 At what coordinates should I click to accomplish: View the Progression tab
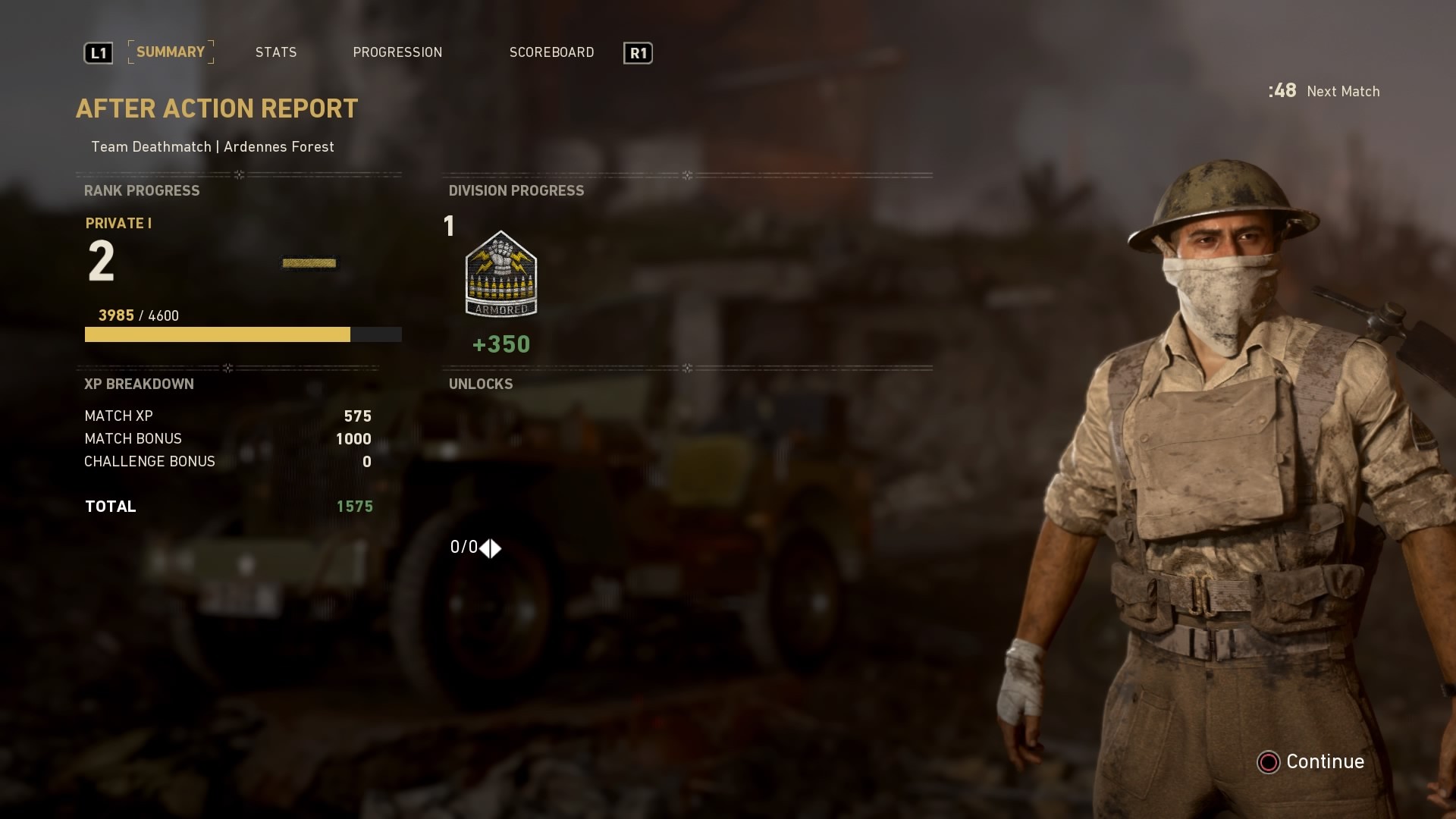tap(397, 52)
